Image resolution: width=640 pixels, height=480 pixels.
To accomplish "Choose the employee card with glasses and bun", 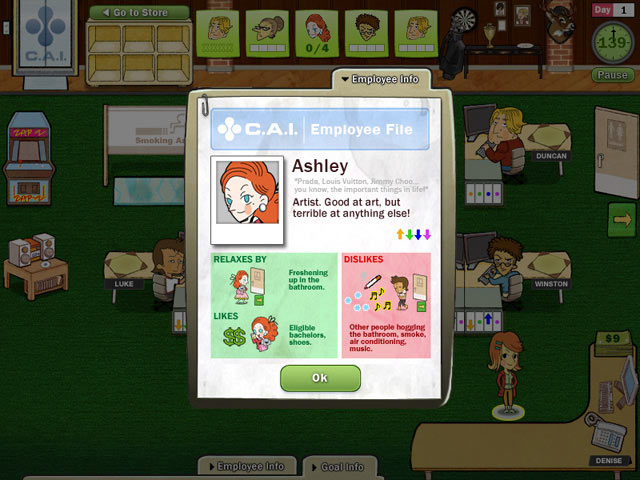I will [x=266, y=32].
